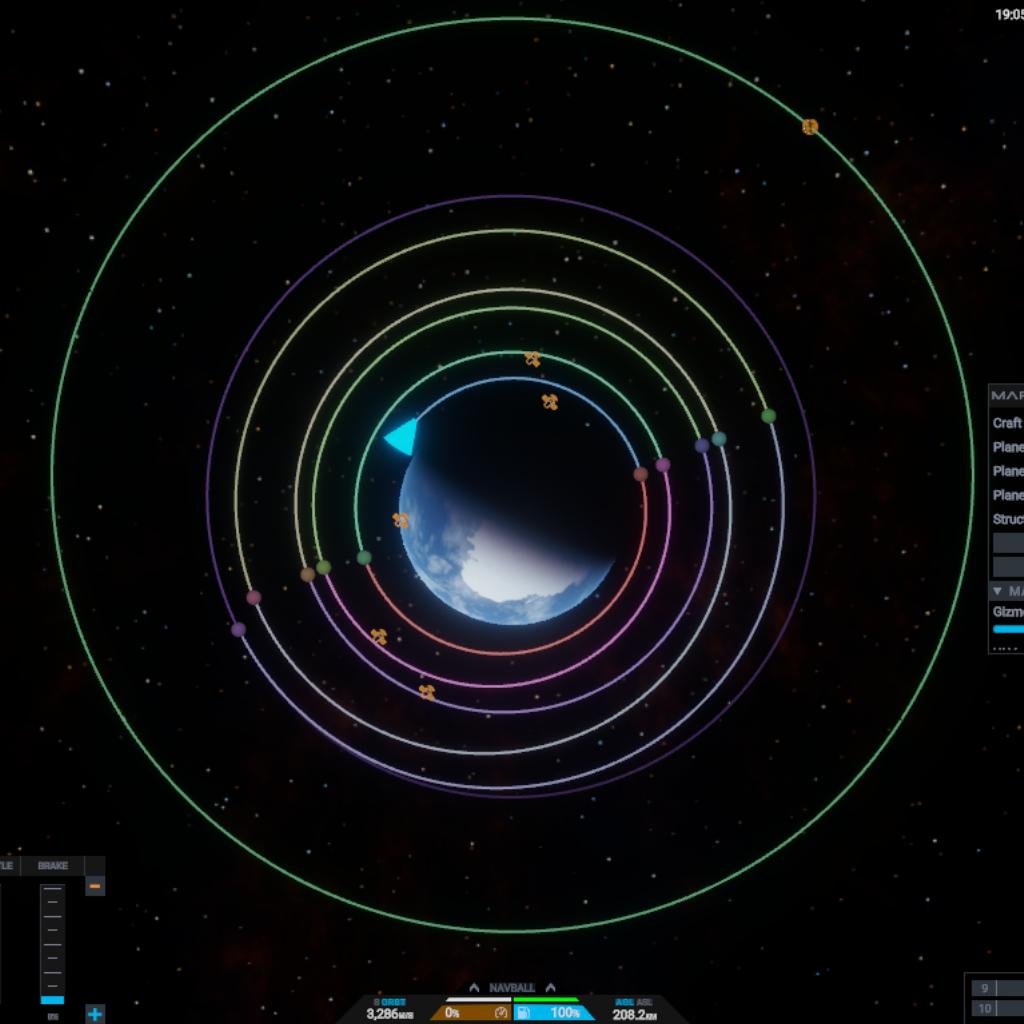This screenshot has height=1024, width=1024.
Task: Click the blue fuel percentage gauge
Action: coord(554,1013)
